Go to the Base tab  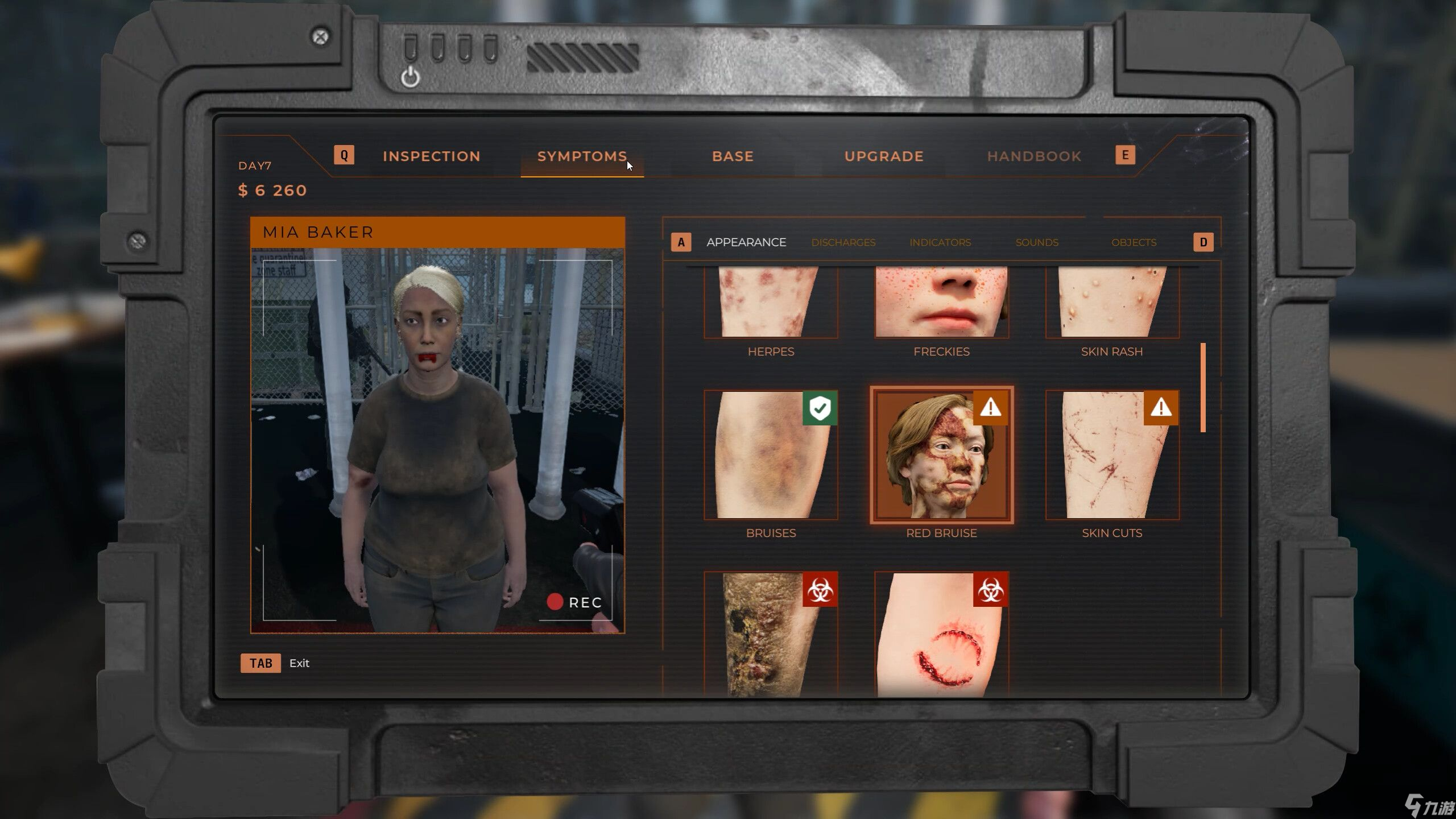733,156
